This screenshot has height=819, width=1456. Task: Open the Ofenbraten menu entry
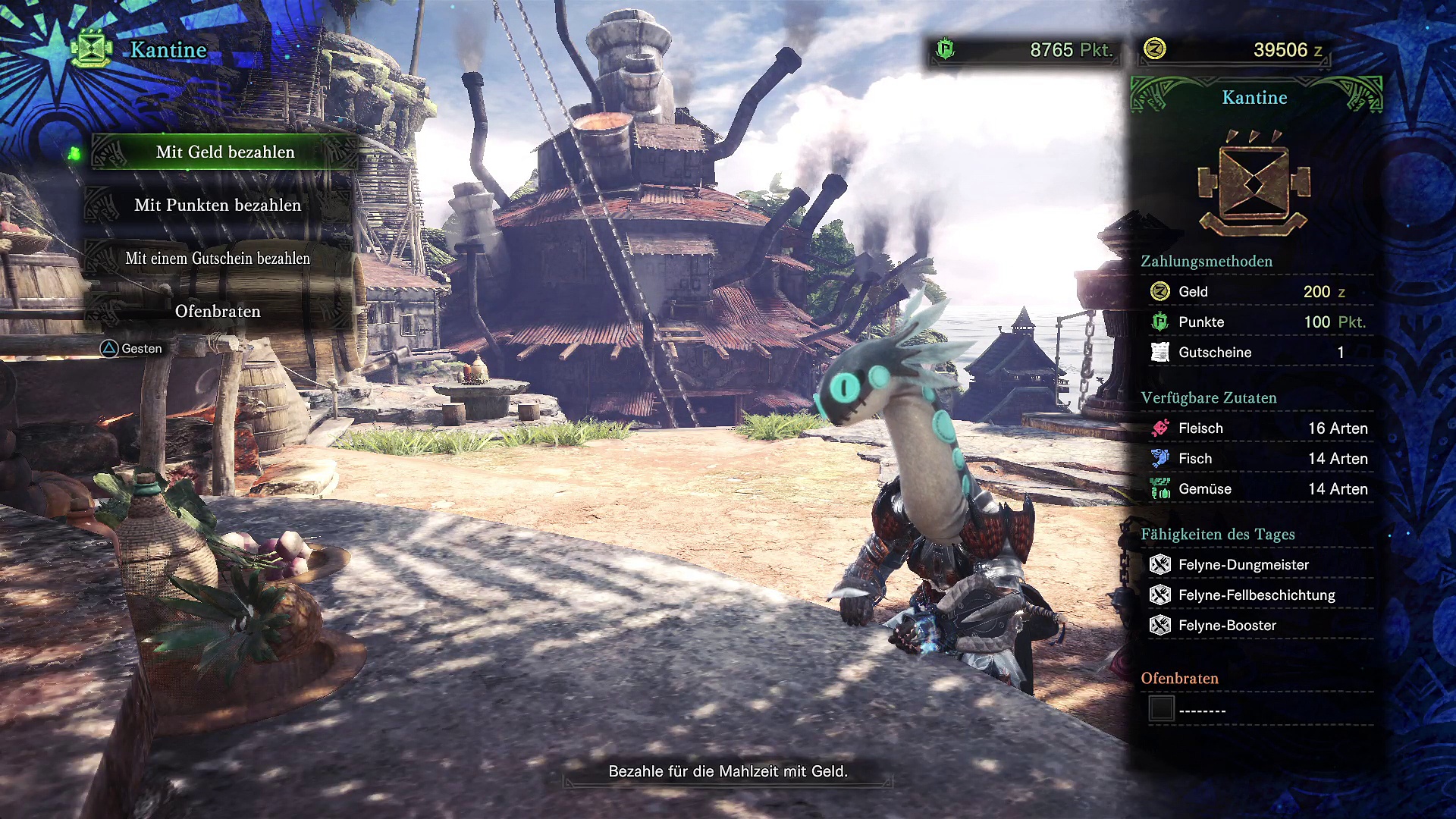point(218,312)
